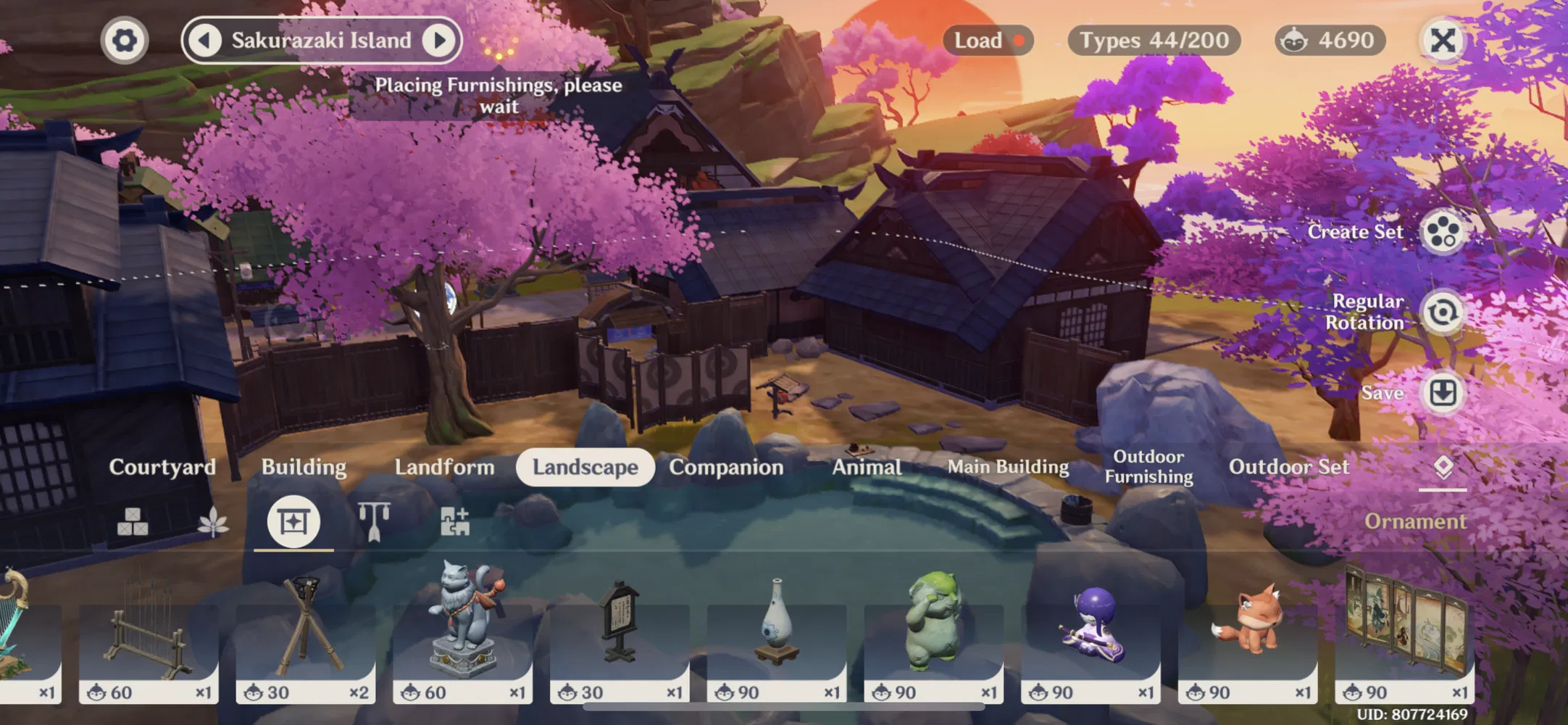This screenshot has width=1568, height=725.
Task: Choose the orange fox statue furnishing
Action: pos(1248,631)
